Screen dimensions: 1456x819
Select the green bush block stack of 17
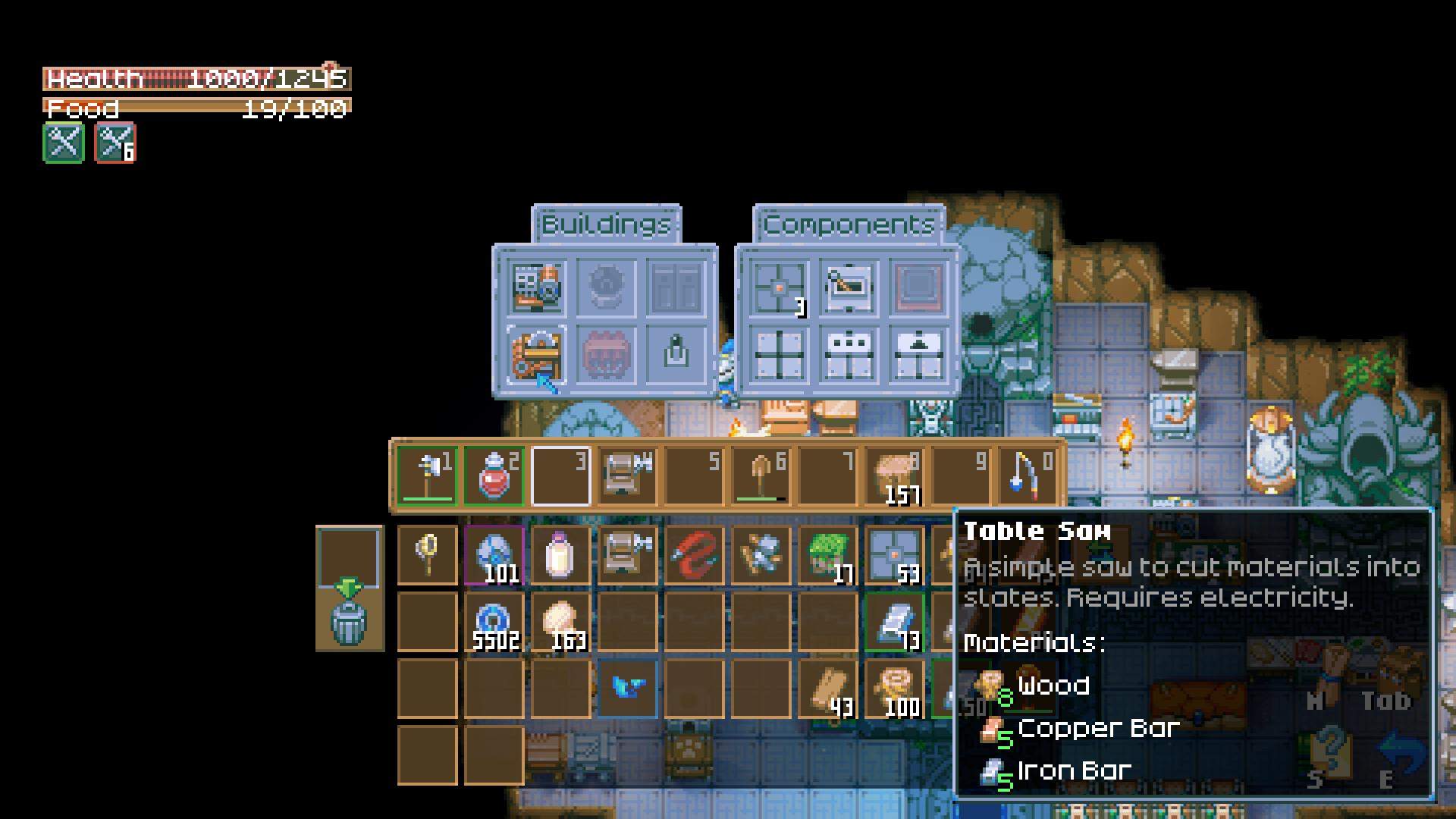[827, 555]
